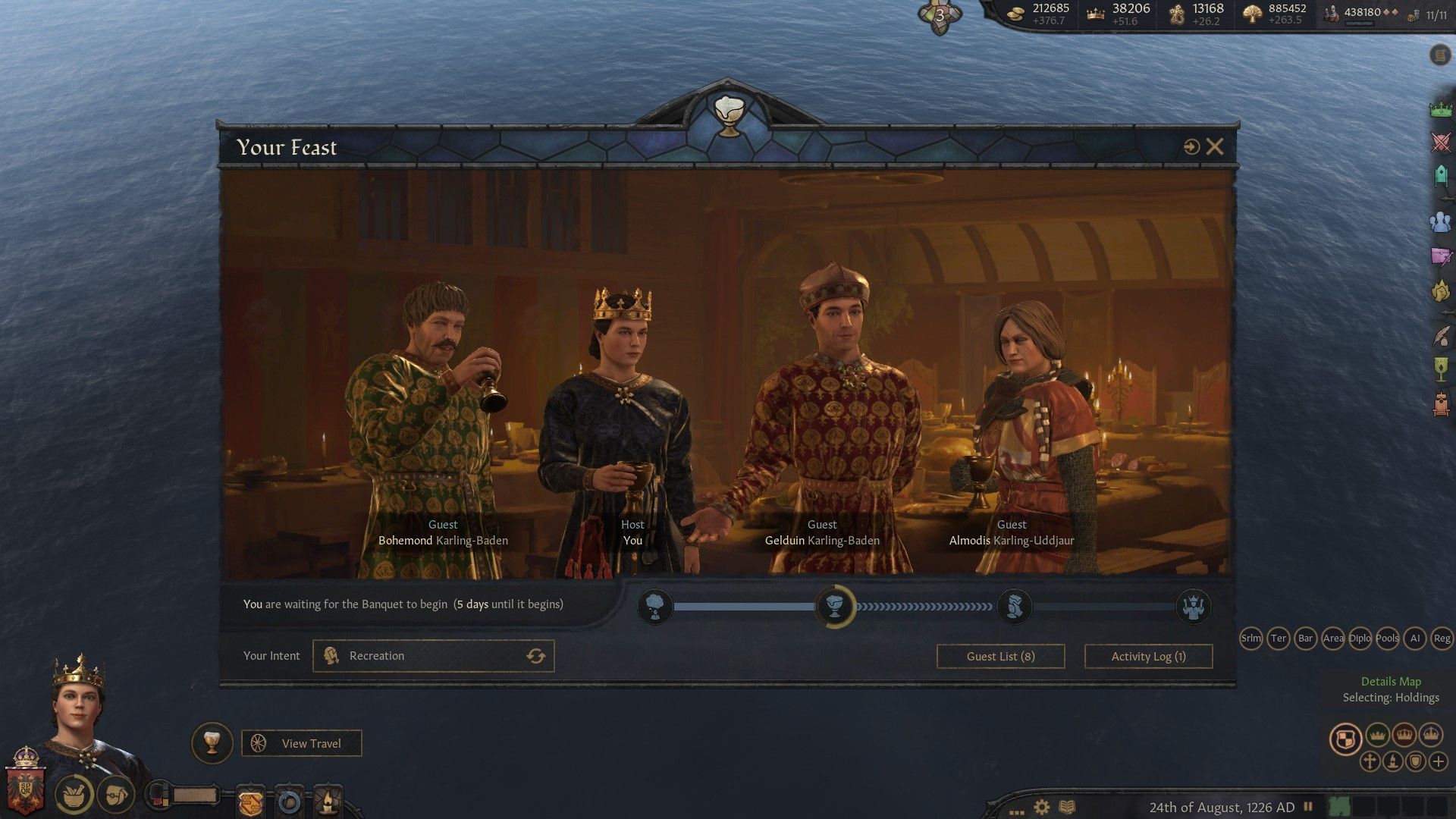Image resolution: width=1456 pixels, height=819 pixels.
Task: Cycle your intent with the refresh arrow
Action: click(x=537, y=655)
